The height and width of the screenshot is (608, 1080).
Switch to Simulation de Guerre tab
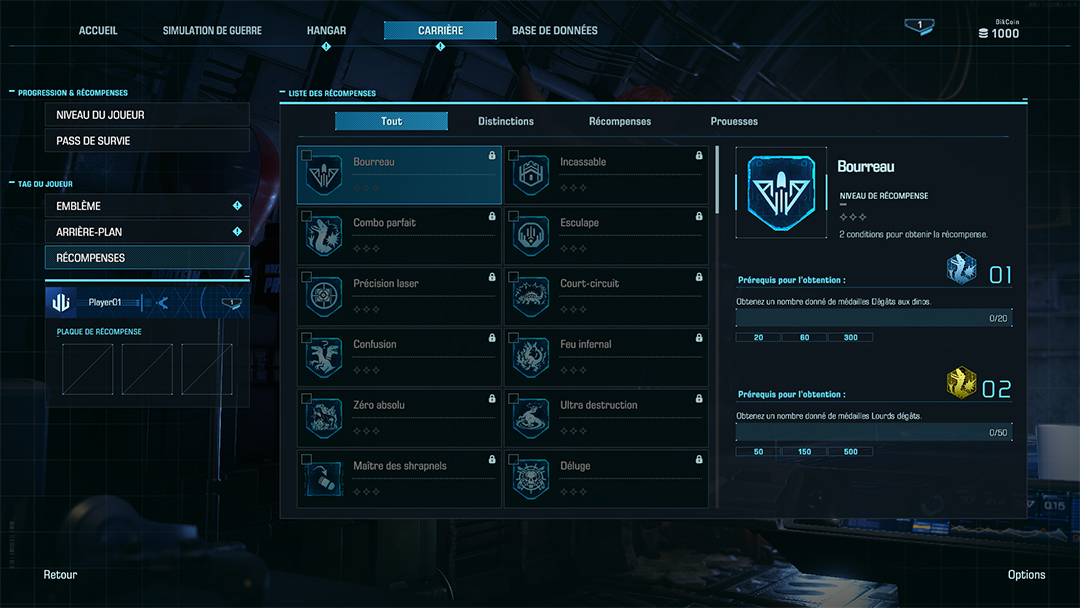point(212,31)
